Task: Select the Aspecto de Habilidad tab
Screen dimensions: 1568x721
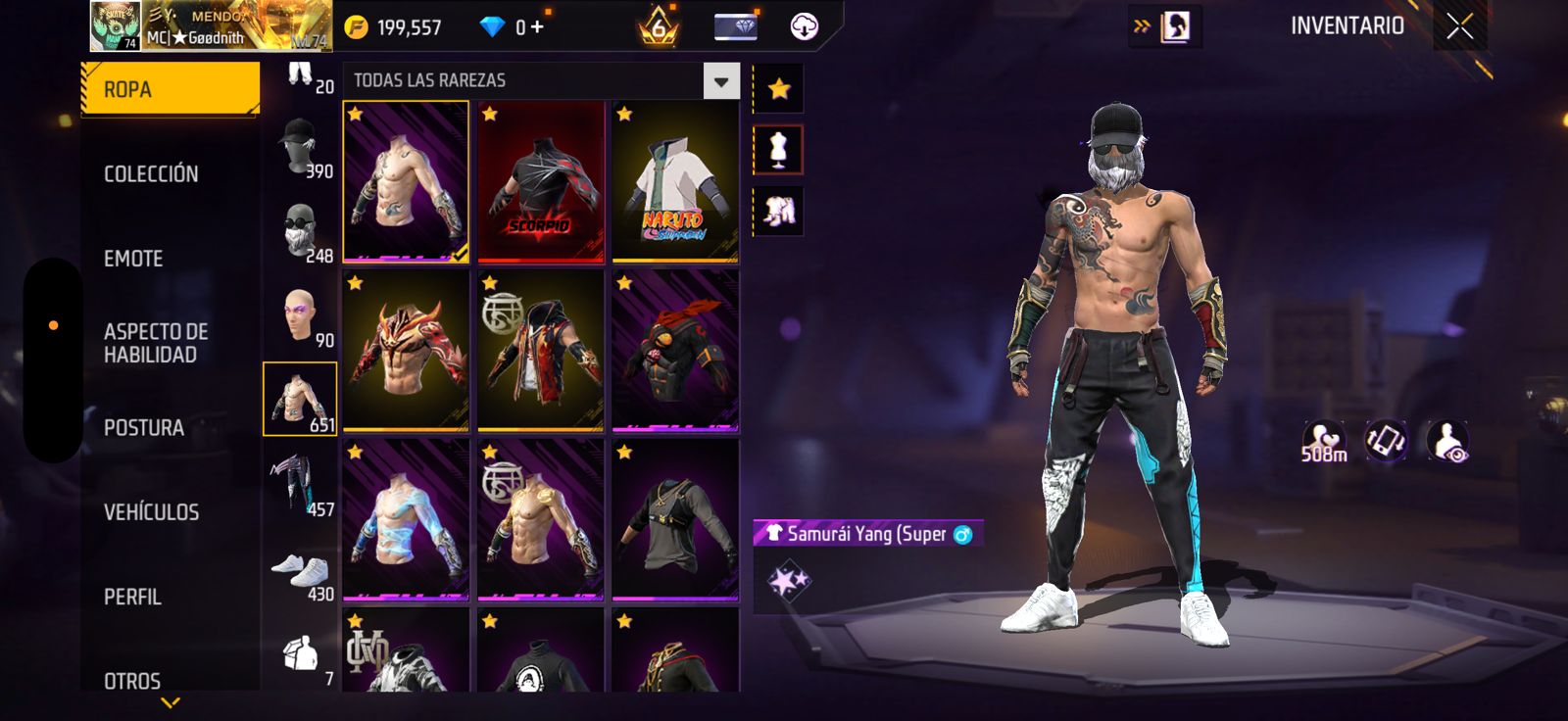Action: (x=156, y=343)
